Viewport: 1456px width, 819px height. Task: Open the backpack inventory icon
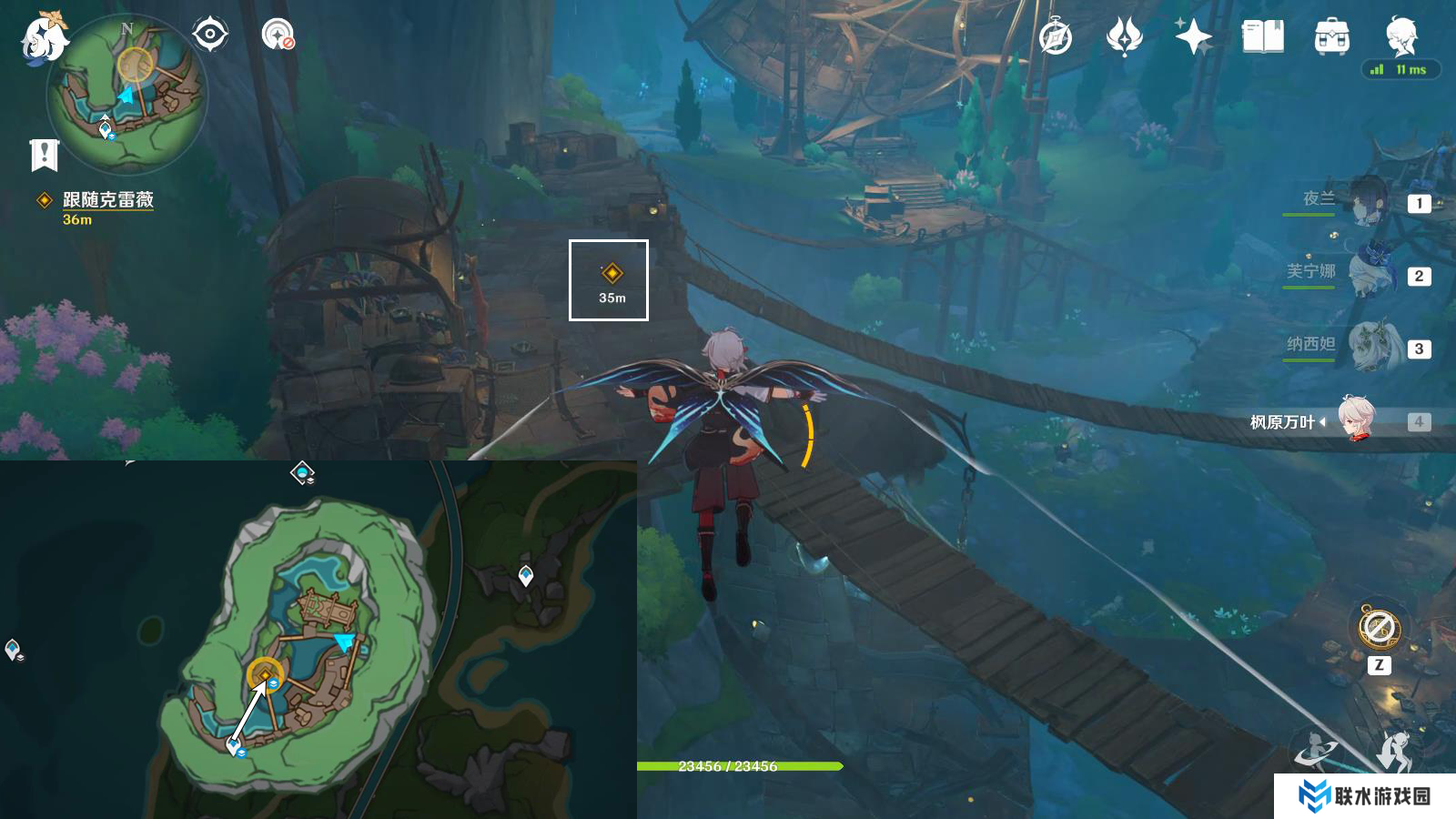coord(1331,37)
